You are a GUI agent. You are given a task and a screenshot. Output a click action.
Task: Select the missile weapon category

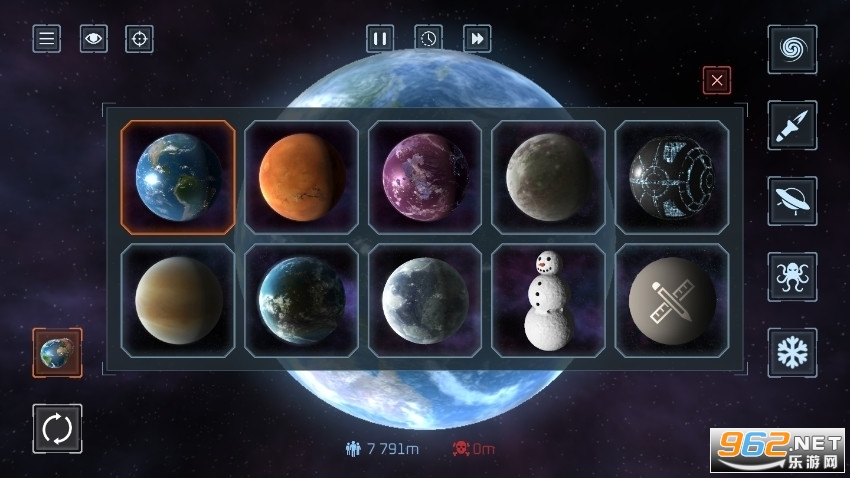click(x=792, y=125)
